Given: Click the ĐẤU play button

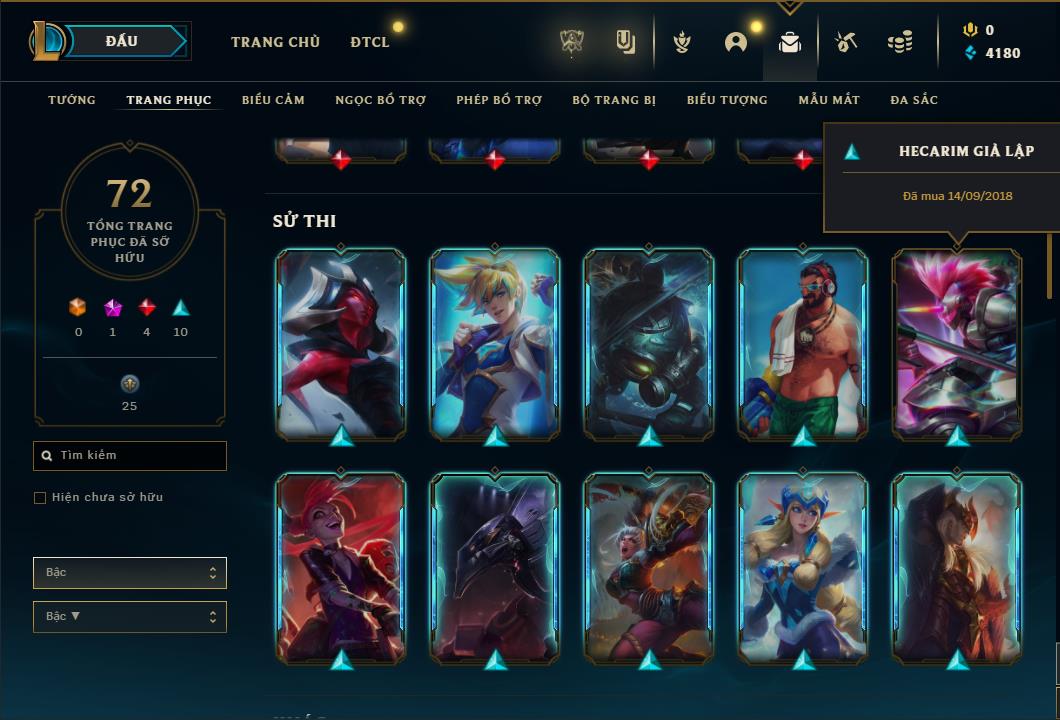Looking at the screenshot, I should [x=122, y=41].
